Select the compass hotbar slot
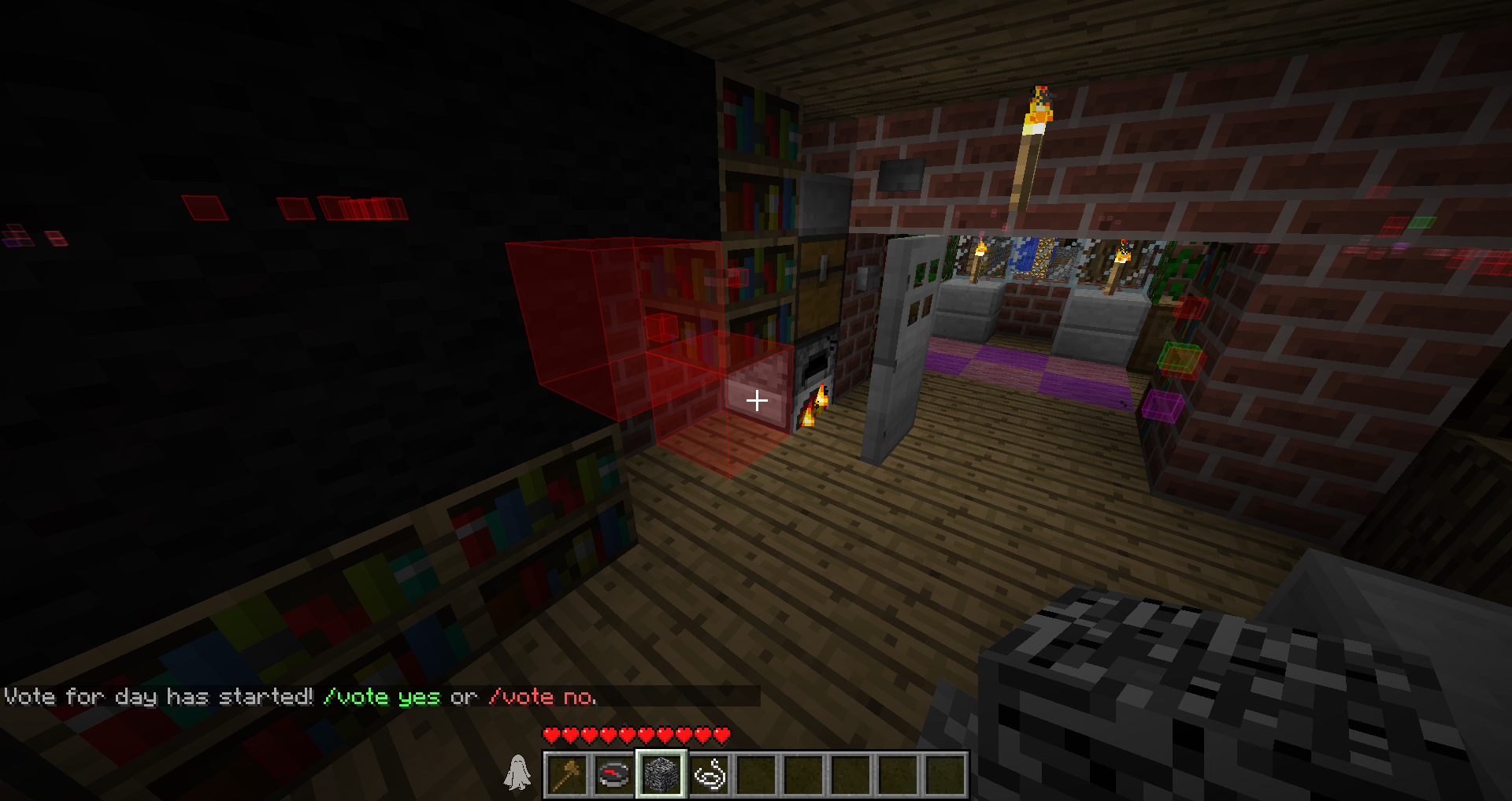The image size is (1512, 801). tap(614, 774)
